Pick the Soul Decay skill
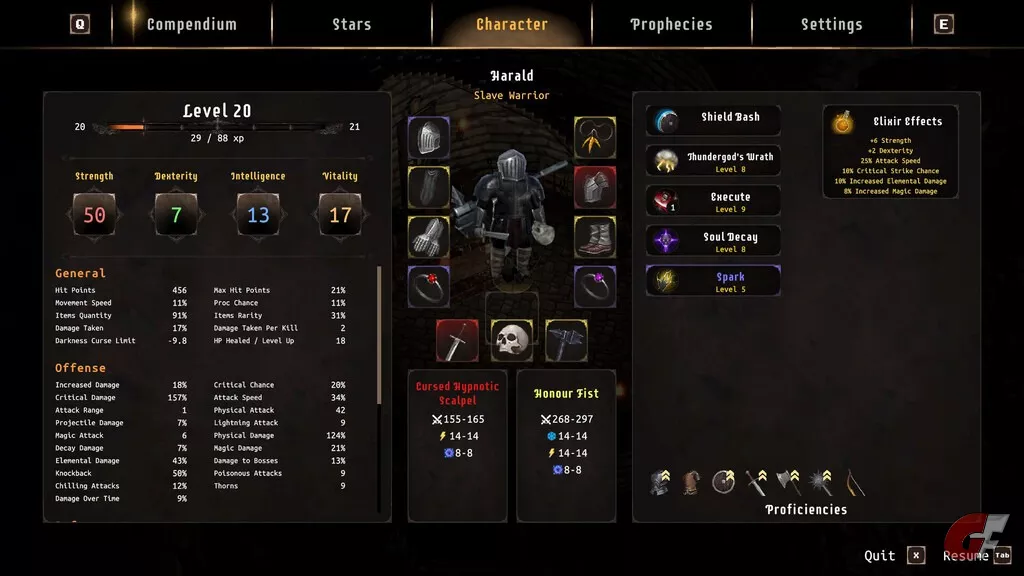 pos(713,241)
